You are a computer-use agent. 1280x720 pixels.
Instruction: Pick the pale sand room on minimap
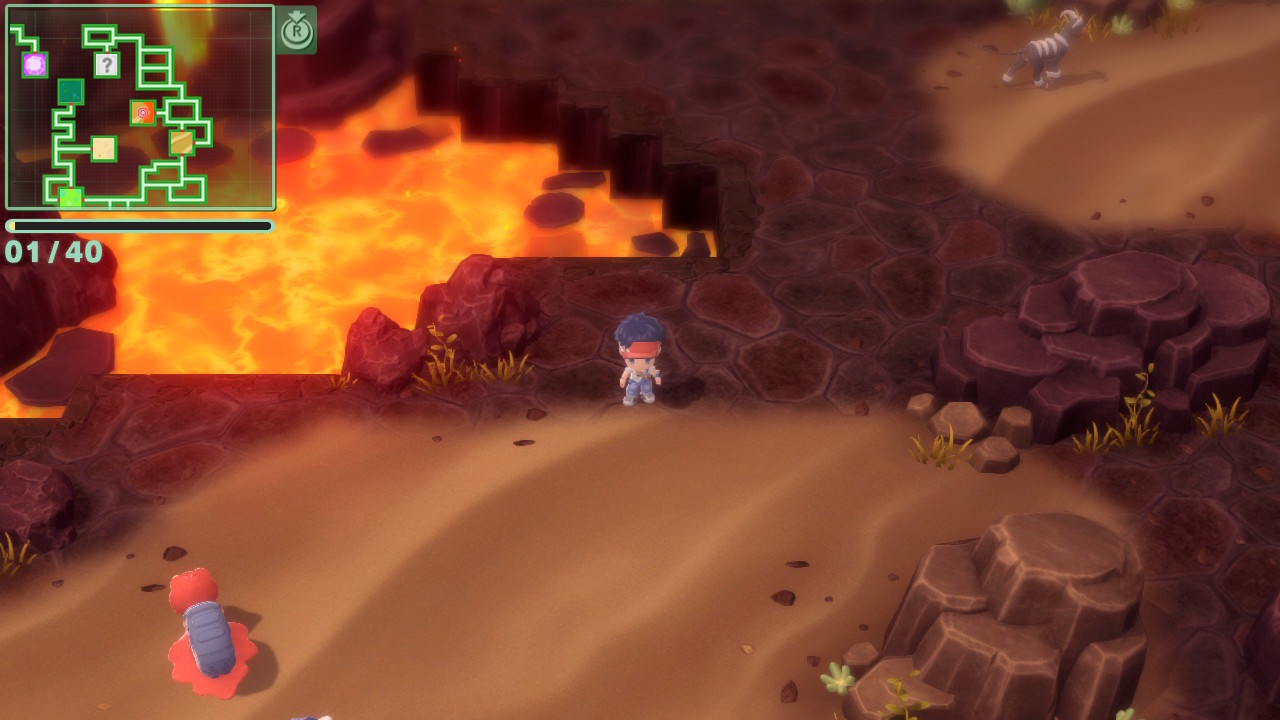click(x=104, y=149)
